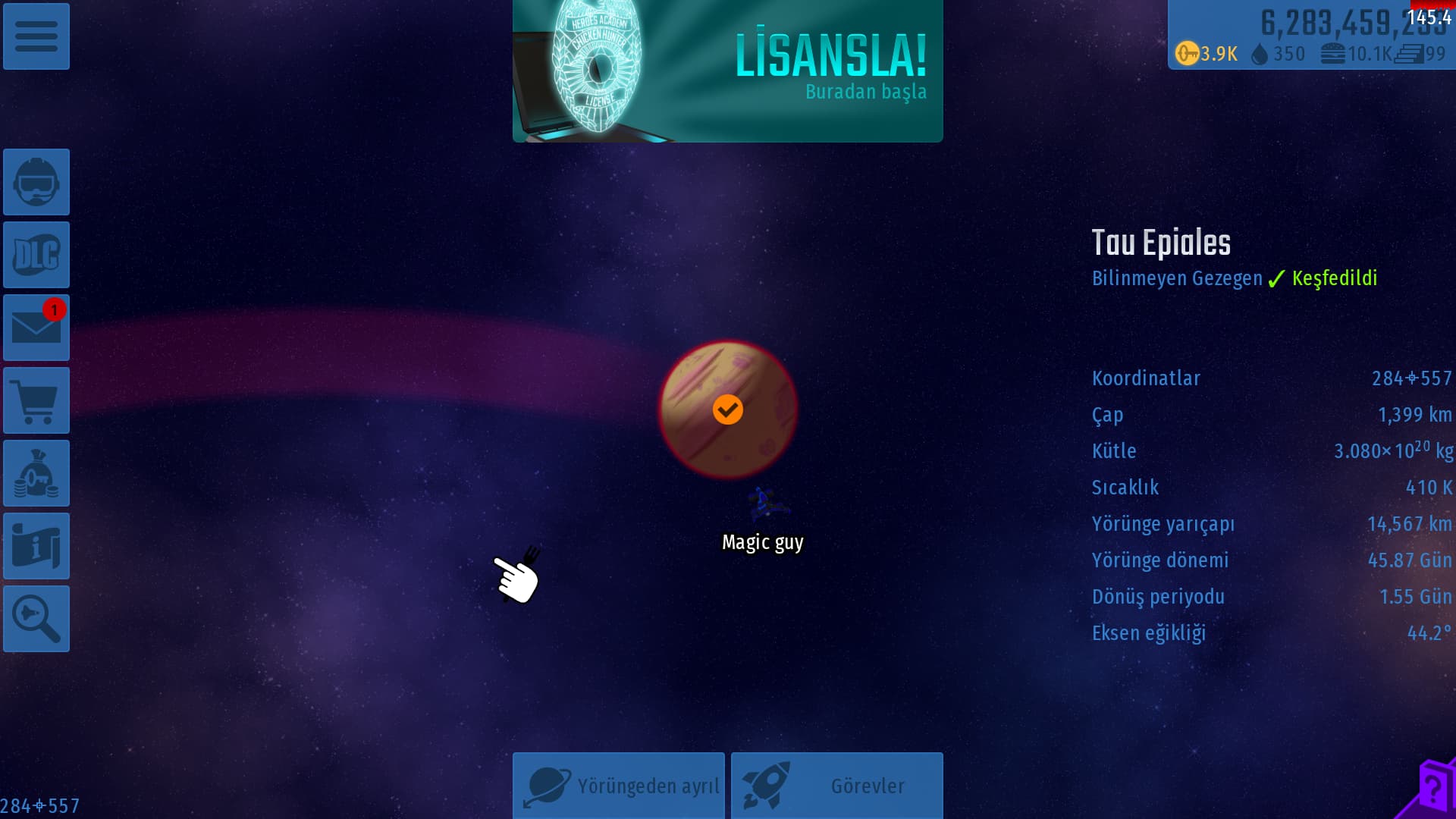Open the Görevler missions button
The height and width of the screenshot is (819, 1456).
click(x=836, y=786)
